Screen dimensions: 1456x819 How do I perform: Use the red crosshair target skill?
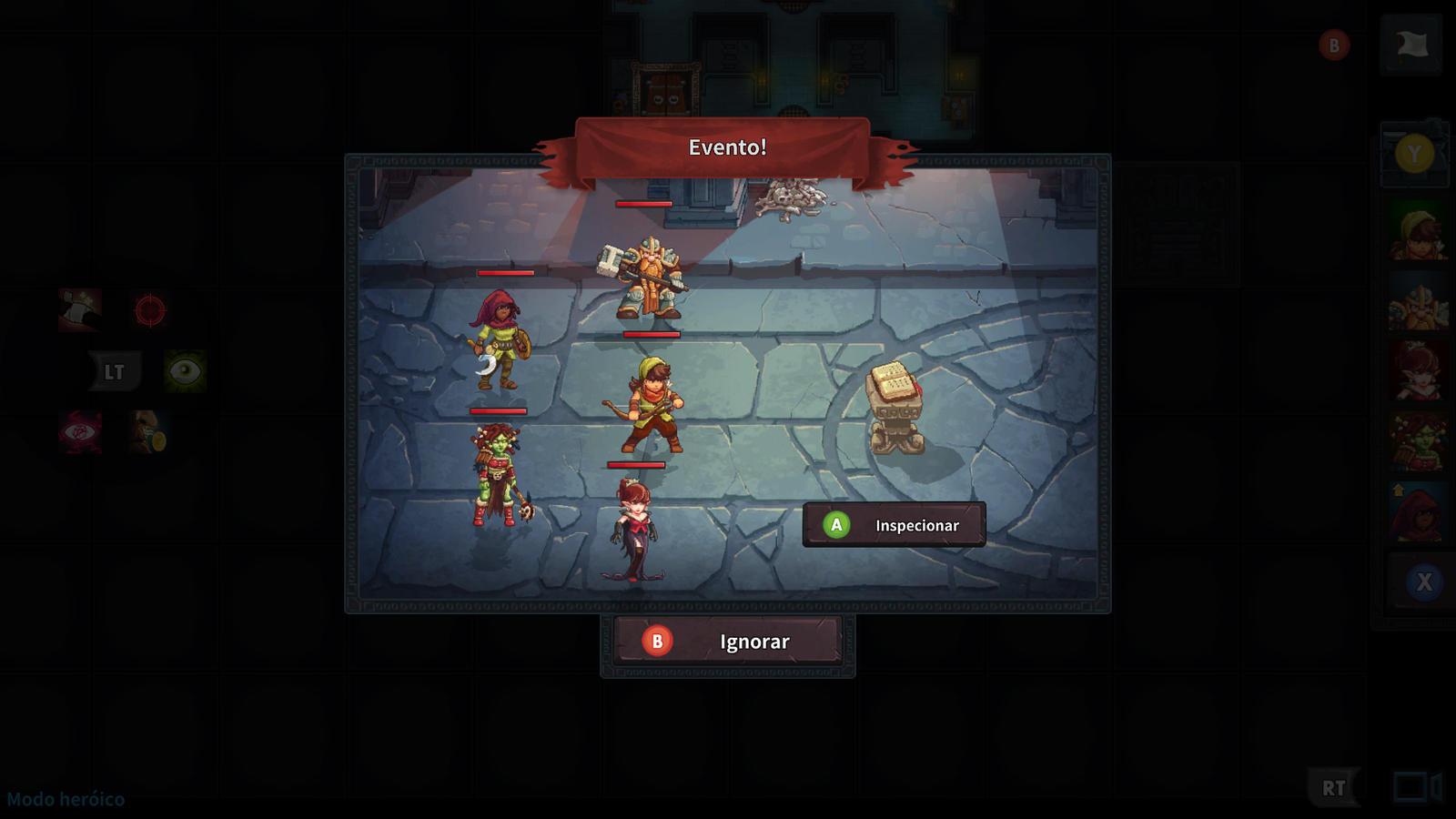(150, 310)
